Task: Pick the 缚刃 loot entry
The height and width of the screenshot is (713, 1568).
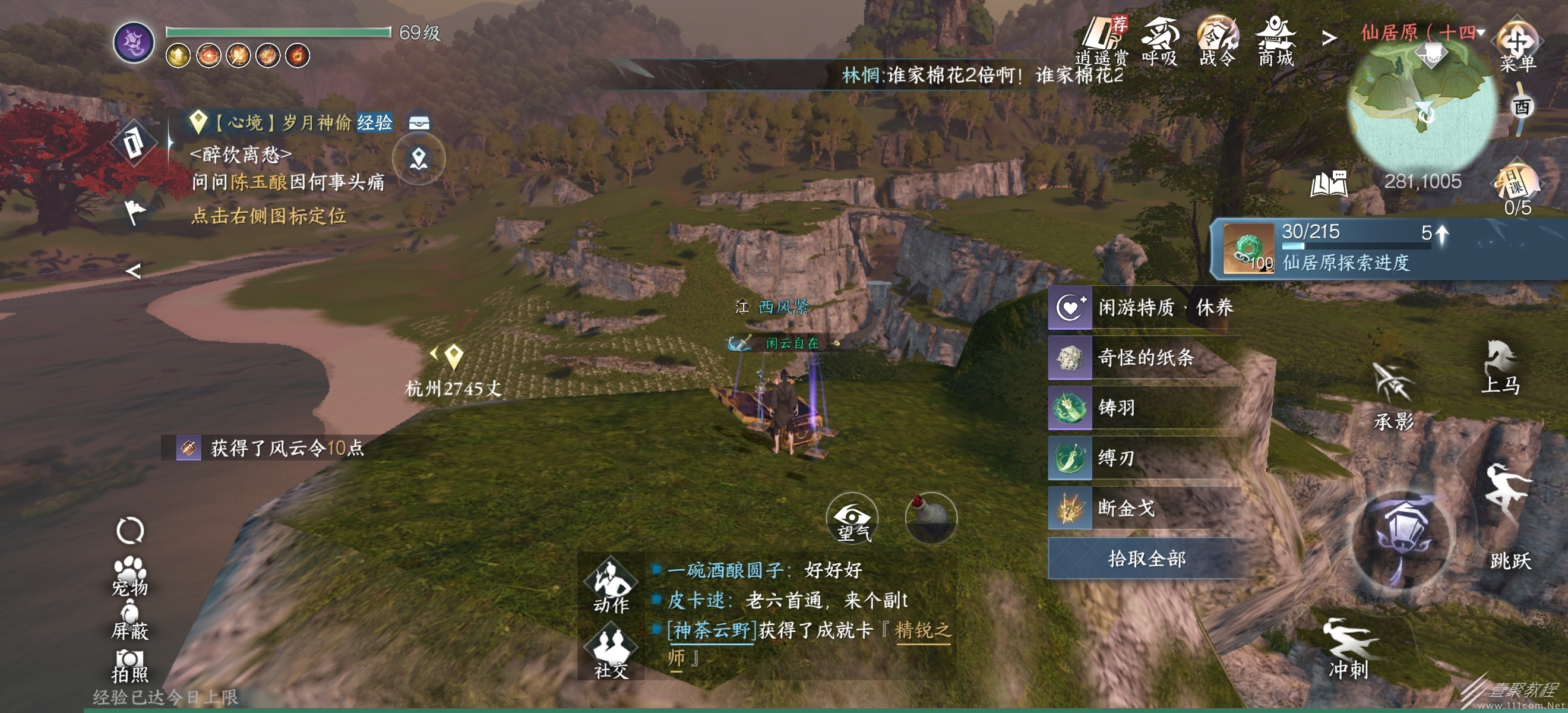Action: coord(1145,458)
